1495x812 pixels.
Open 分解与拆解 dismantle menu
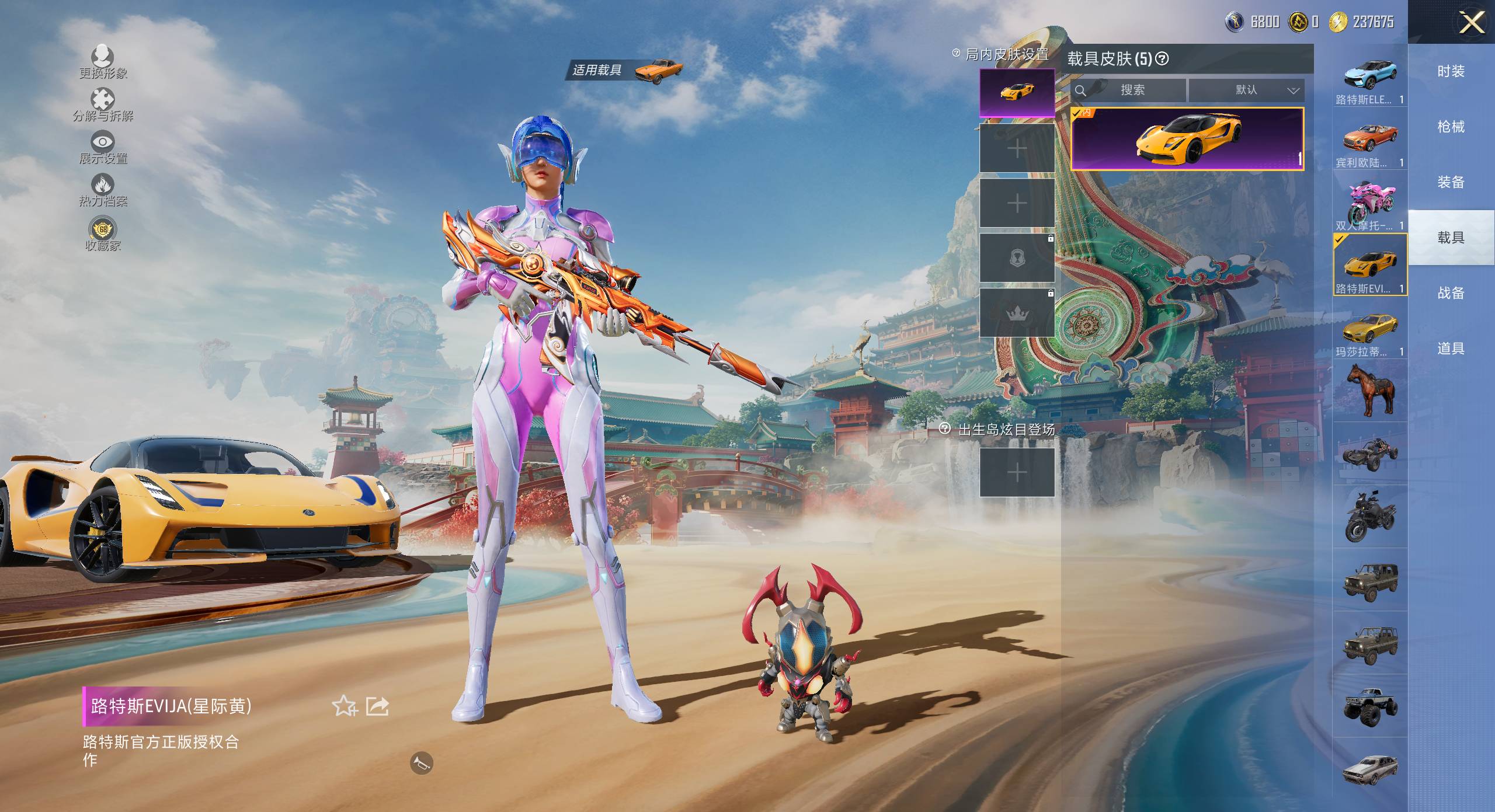(x=103, y=104)
